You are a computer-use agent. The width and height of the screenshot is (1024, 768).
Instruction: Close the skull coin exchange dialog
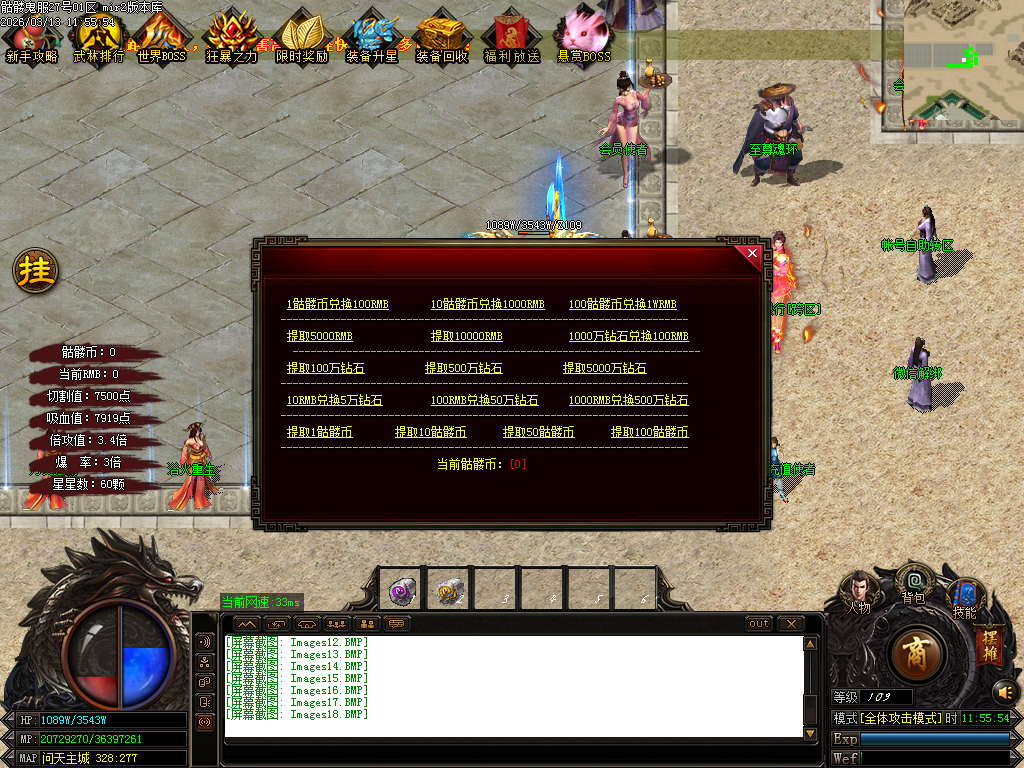[752, 254]
